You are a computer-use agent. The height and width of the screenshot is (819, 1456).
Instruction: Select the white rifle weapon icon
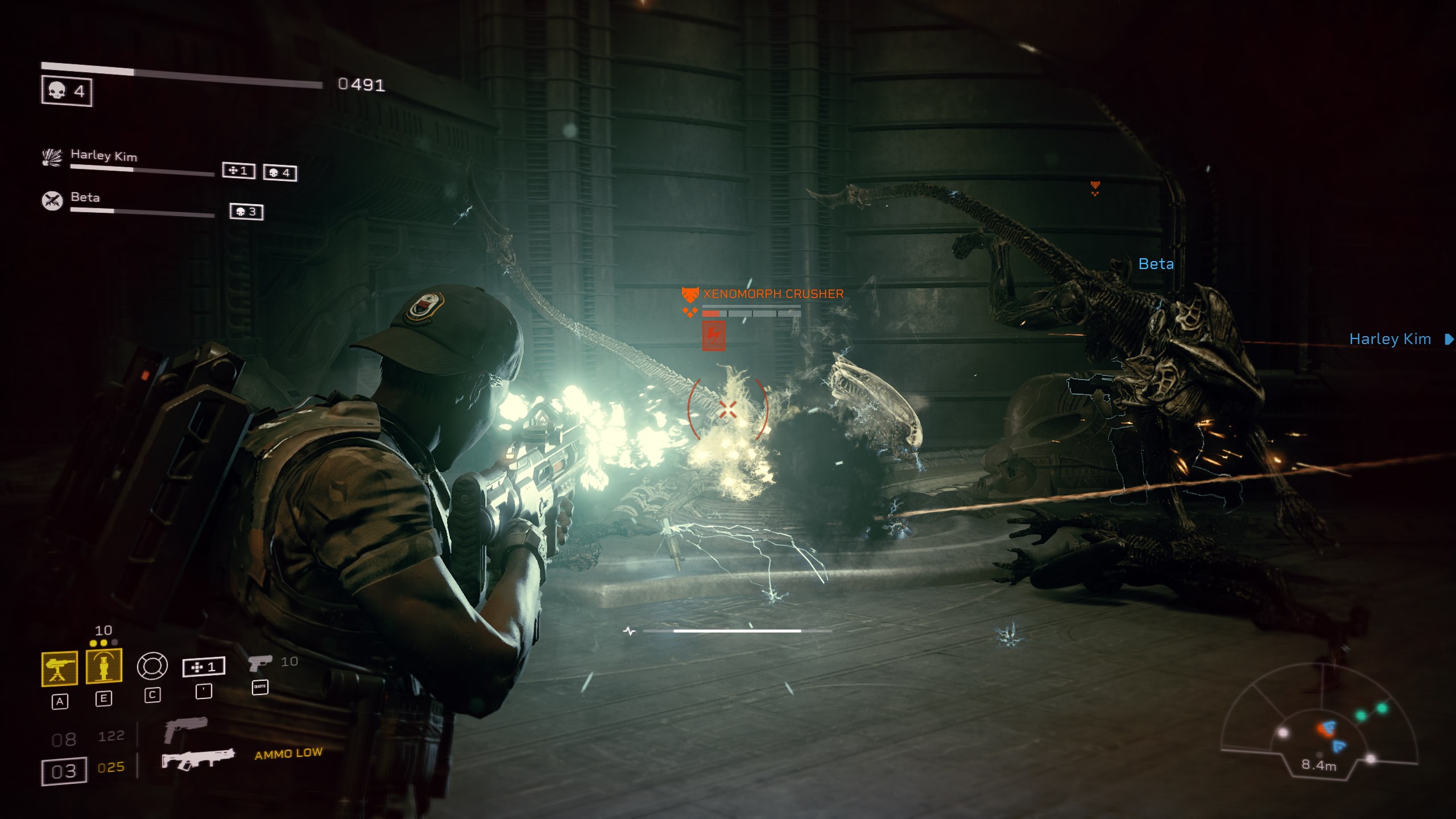click(197, 759)
